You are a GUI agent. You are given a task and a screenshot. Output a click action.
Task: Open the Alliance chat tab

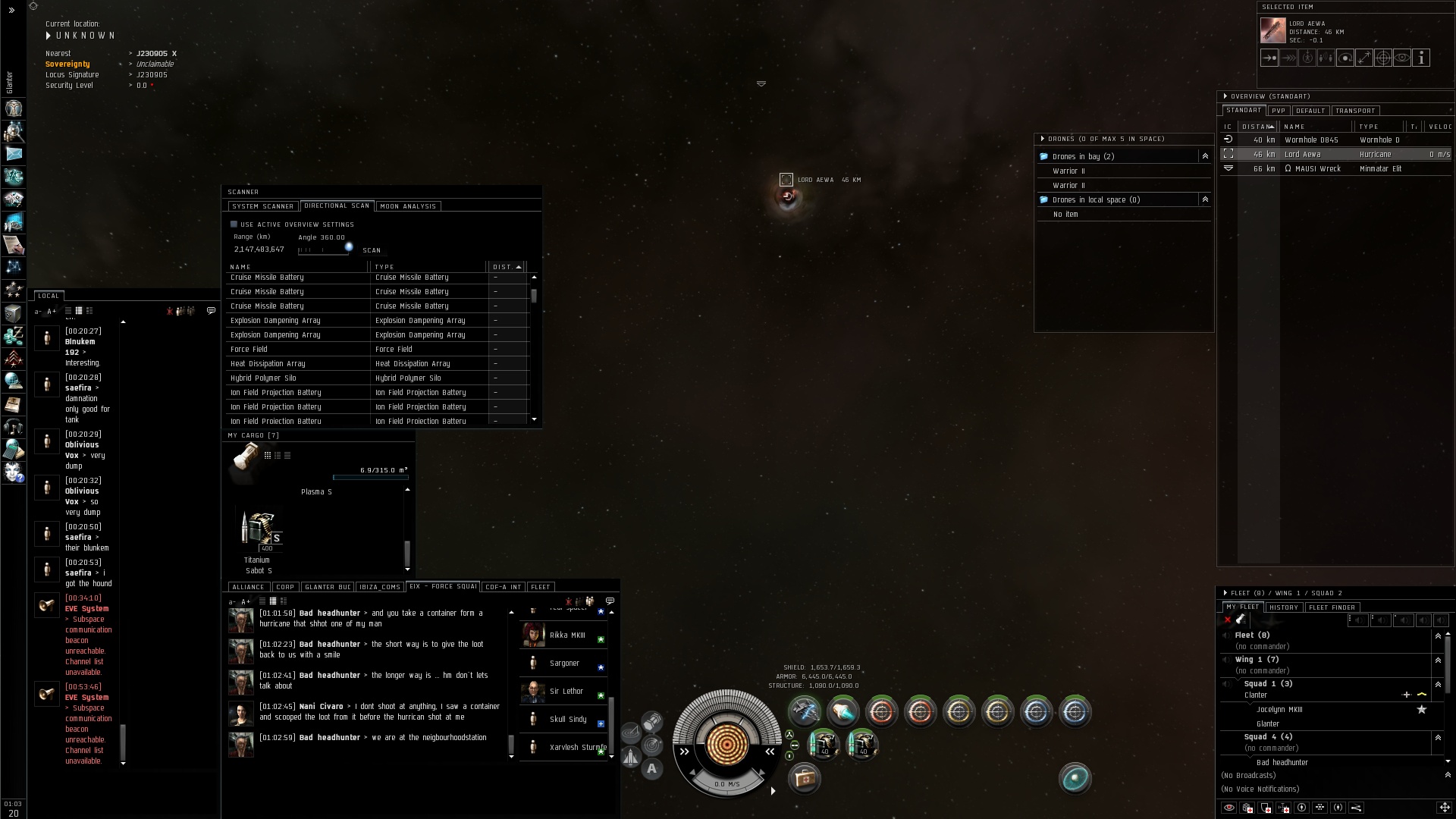pyautogui.click(x=248, y=587)
